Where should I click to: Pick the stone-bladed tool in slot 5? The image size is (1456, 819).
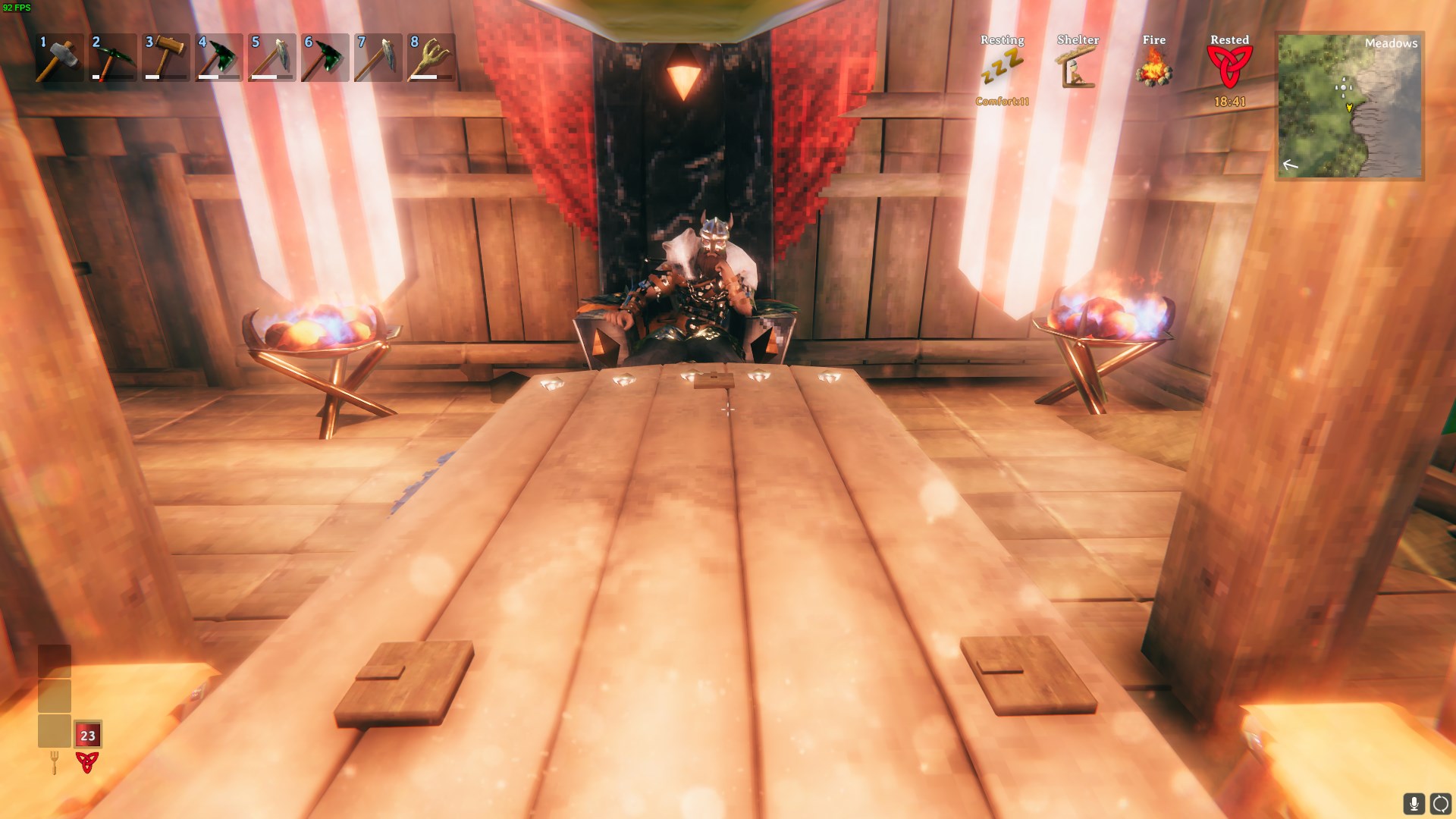[x=271, y=58]
